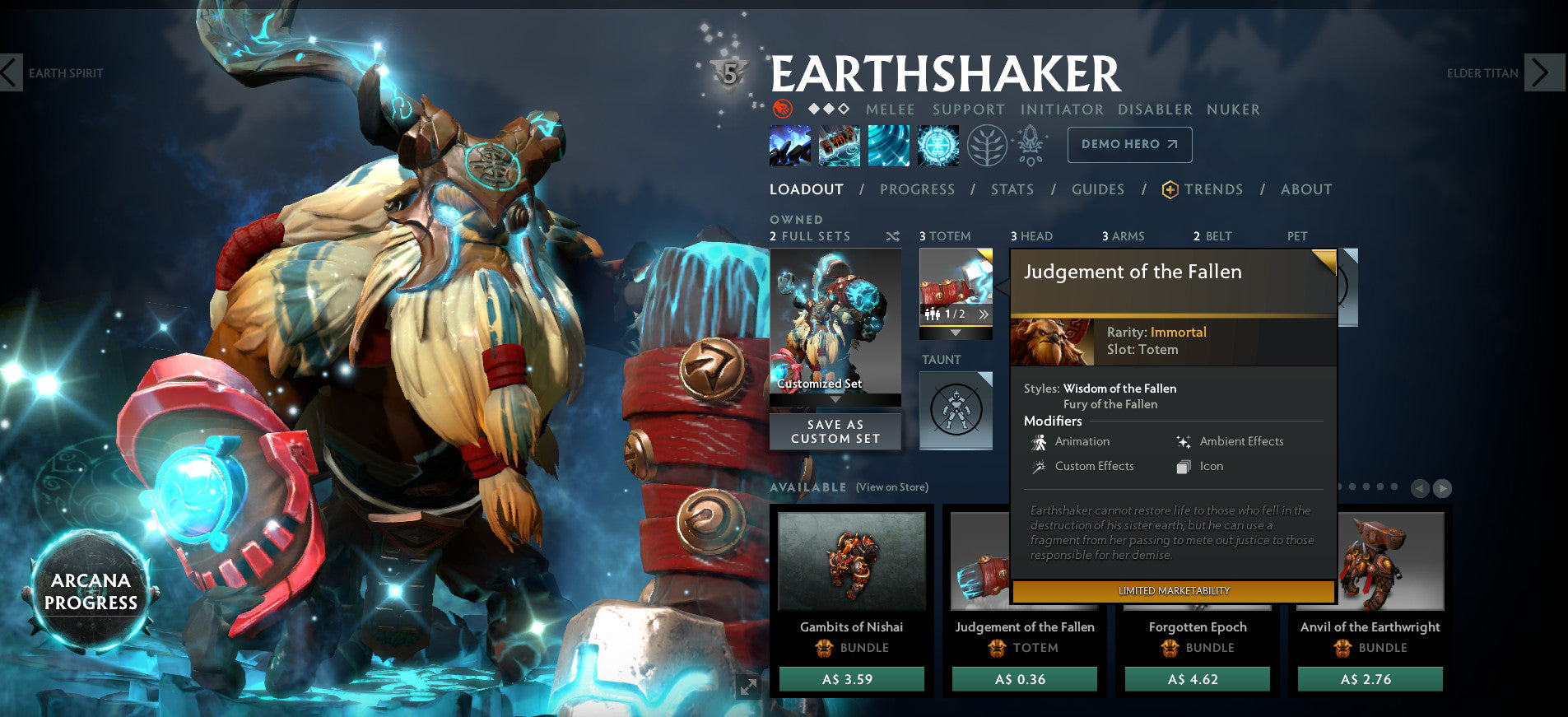The height and width of the screenshot is (717, 1568).
Task: Expand the Totem item list with the chevron
Action: (956, 333)
